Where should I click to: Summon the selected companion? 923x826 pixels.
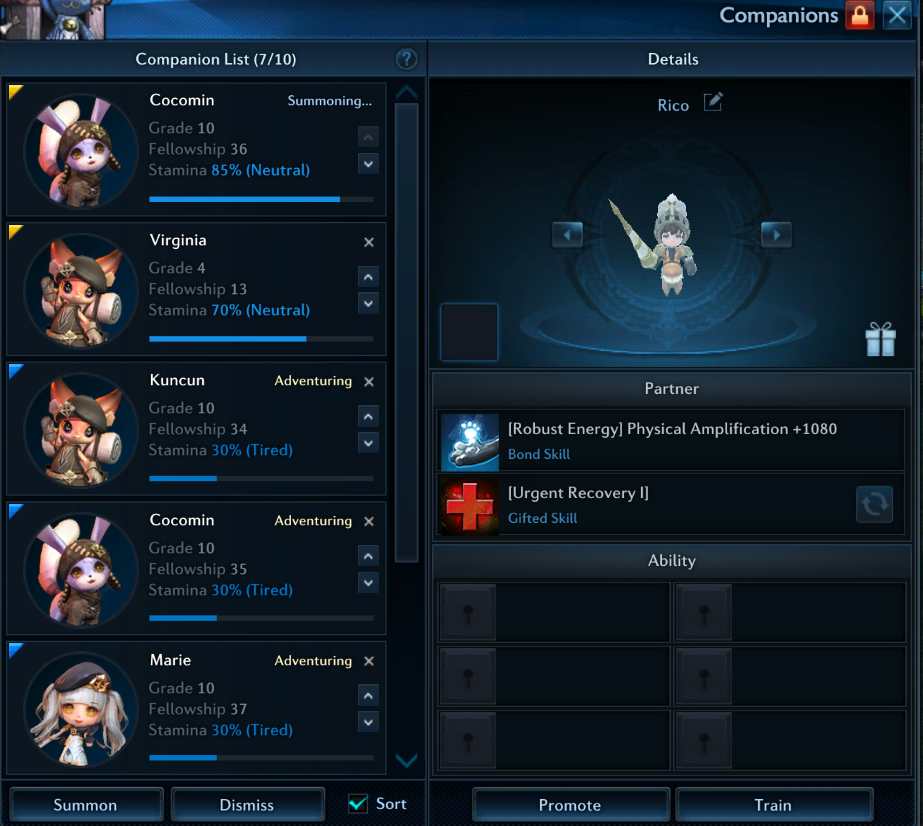click(x=85, y=805)
